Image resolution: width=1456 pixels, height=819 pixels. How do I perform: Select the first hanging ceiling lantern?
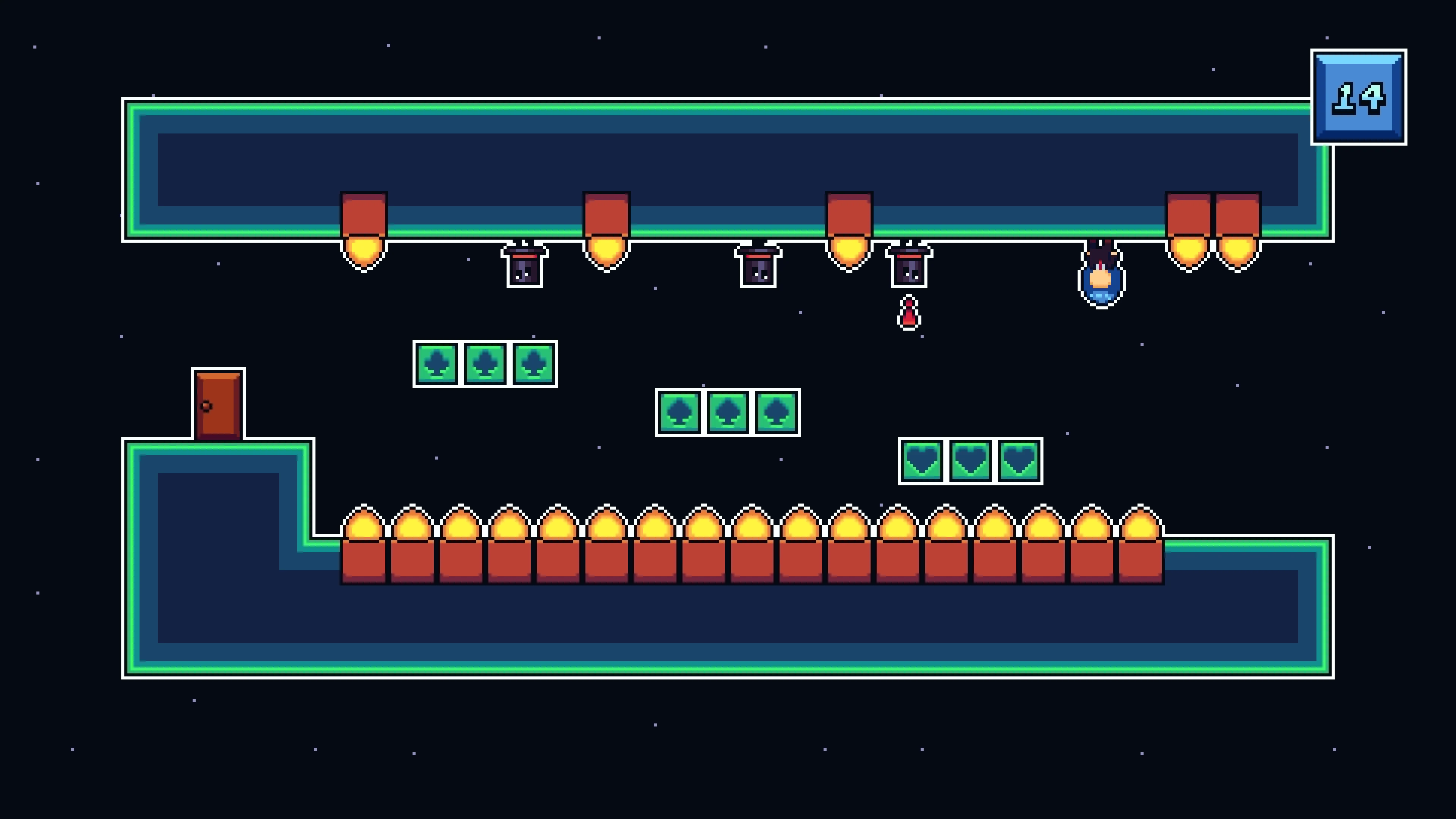click(364, 226)
